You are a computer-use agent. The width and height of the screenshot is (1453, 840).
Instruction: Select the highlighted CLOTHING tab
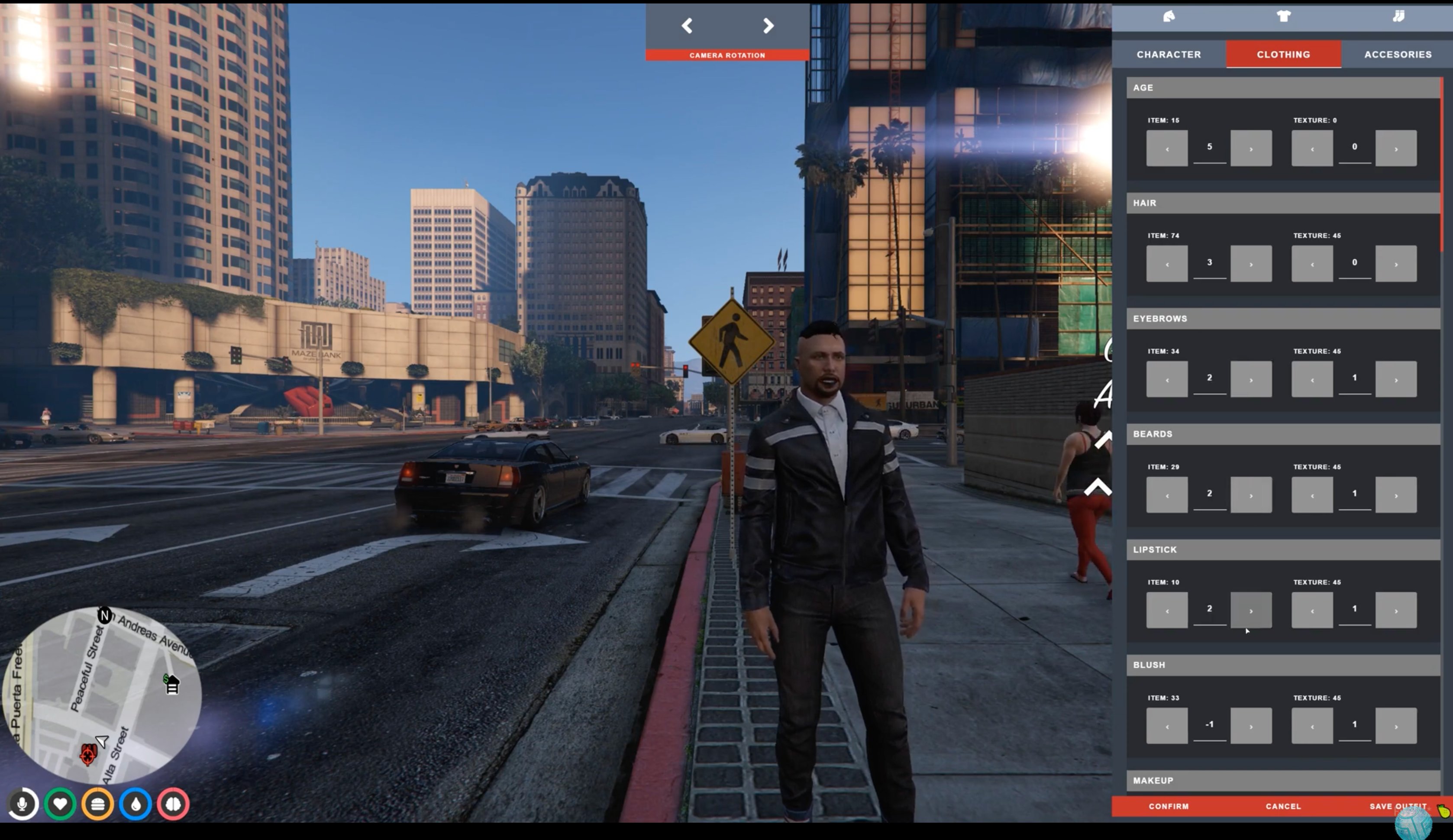pos(1283,54)
